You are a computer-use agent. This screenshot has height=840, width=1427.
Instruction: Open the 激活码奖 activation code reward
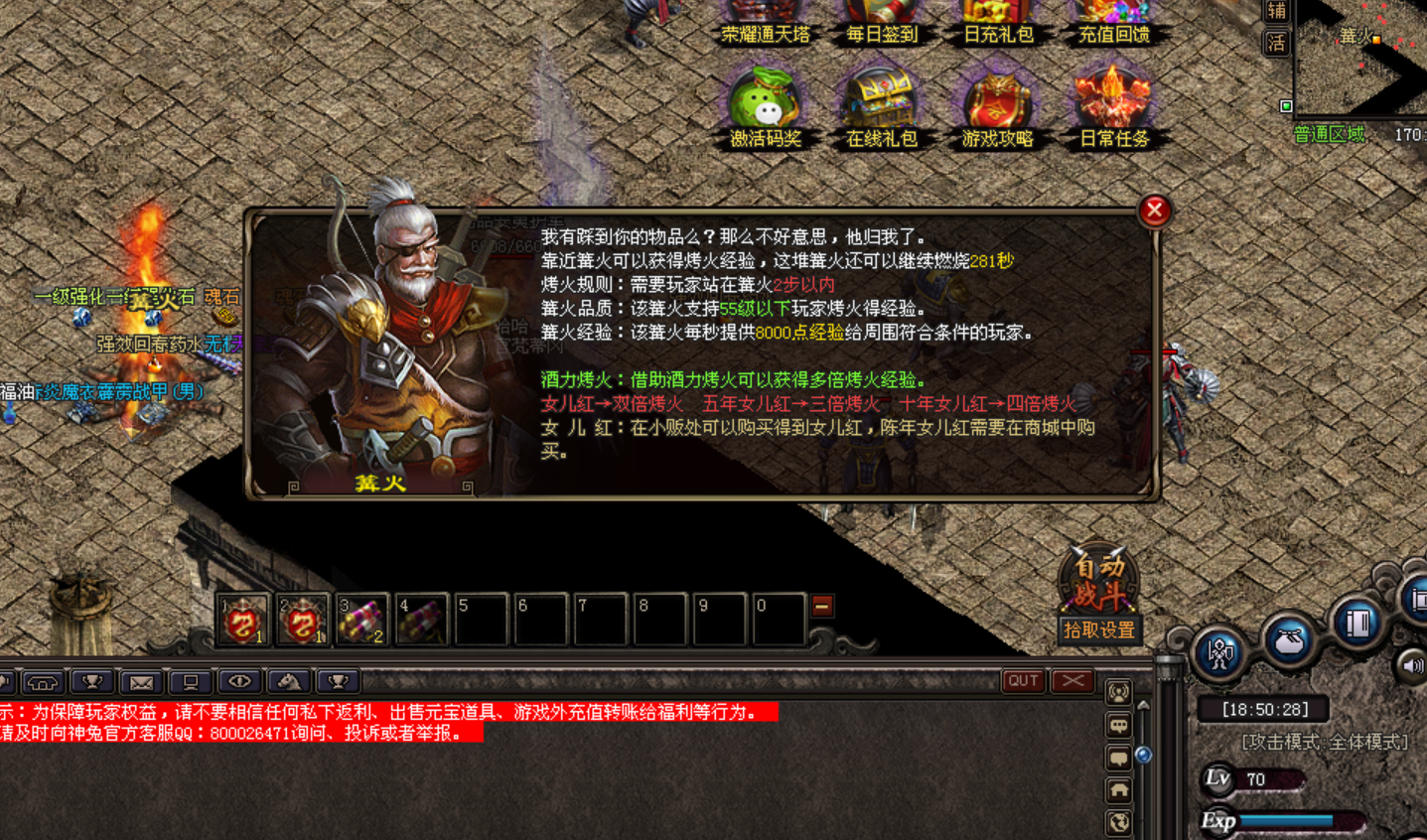pyautogui.click(x=765, y=102)
